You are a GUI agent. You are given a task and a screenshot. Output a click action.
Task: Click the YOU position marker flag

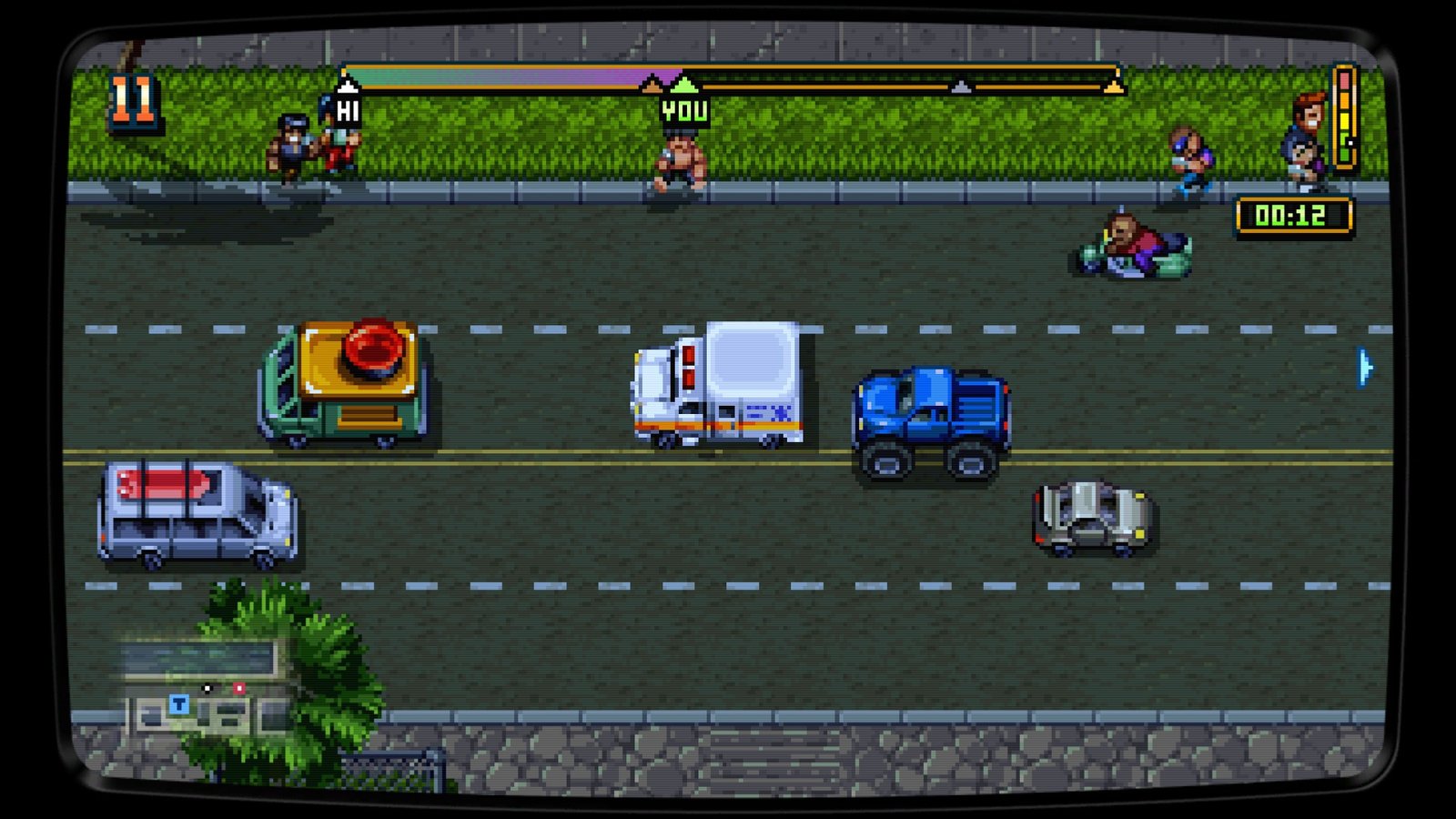tap(682, 109)
